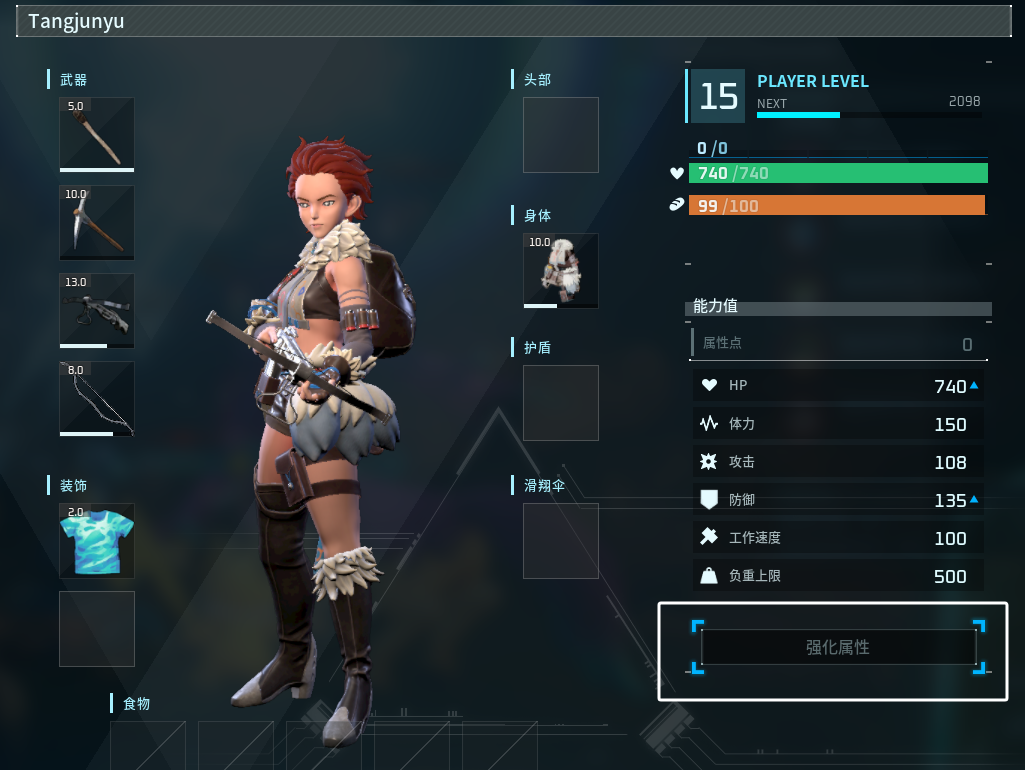Select the 负重上限 carry weight row
The height and width of the screenshot is (770, 1025).
[x=838, y=576]
